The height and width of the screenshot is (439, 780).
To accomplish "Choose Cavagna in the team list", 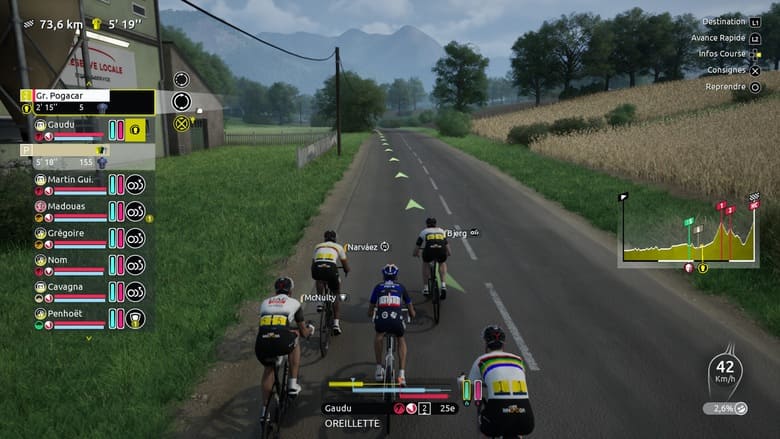I will pos(68,288).
